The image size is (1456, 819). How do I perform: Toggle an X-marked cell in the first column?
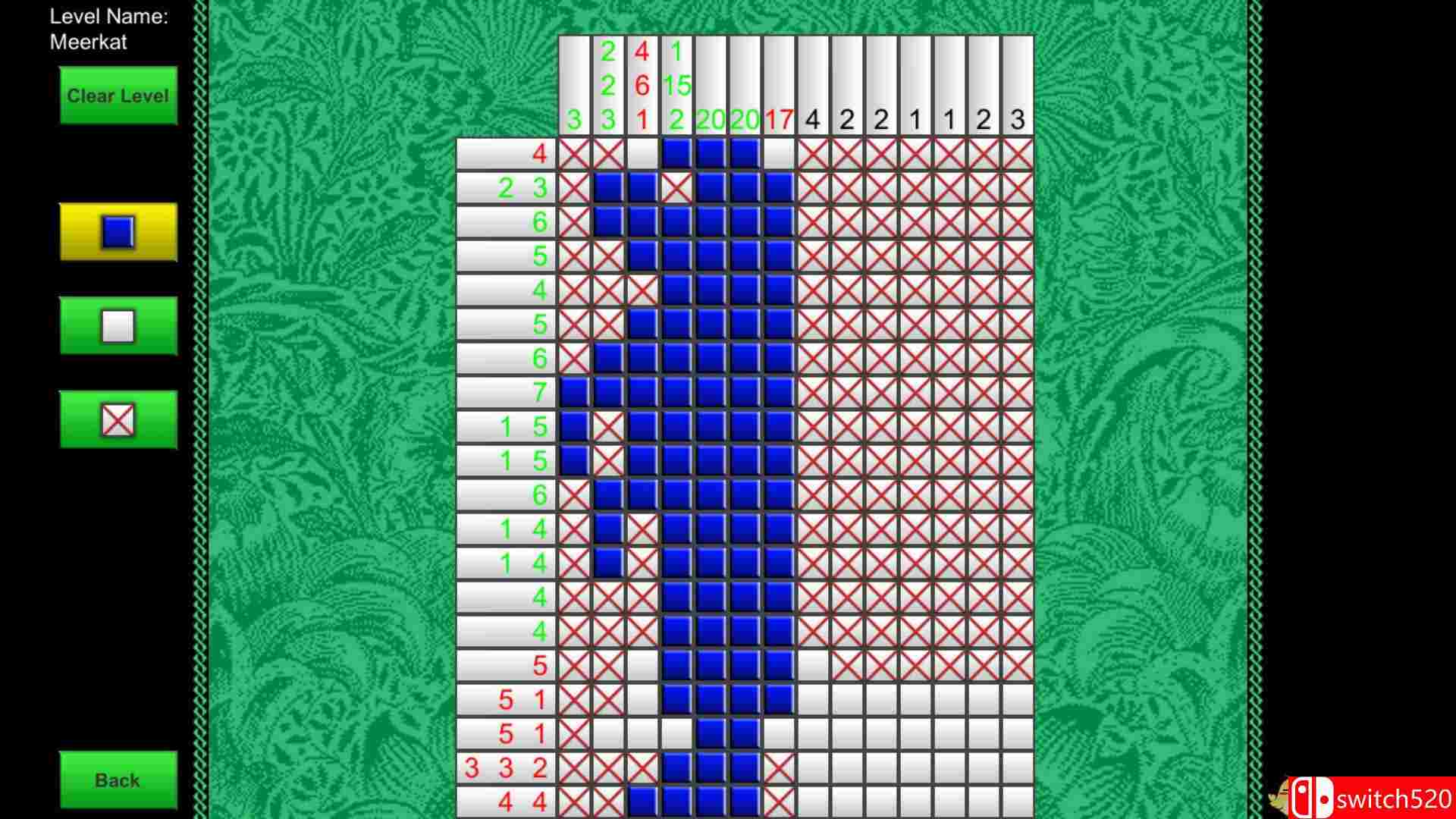574,154
